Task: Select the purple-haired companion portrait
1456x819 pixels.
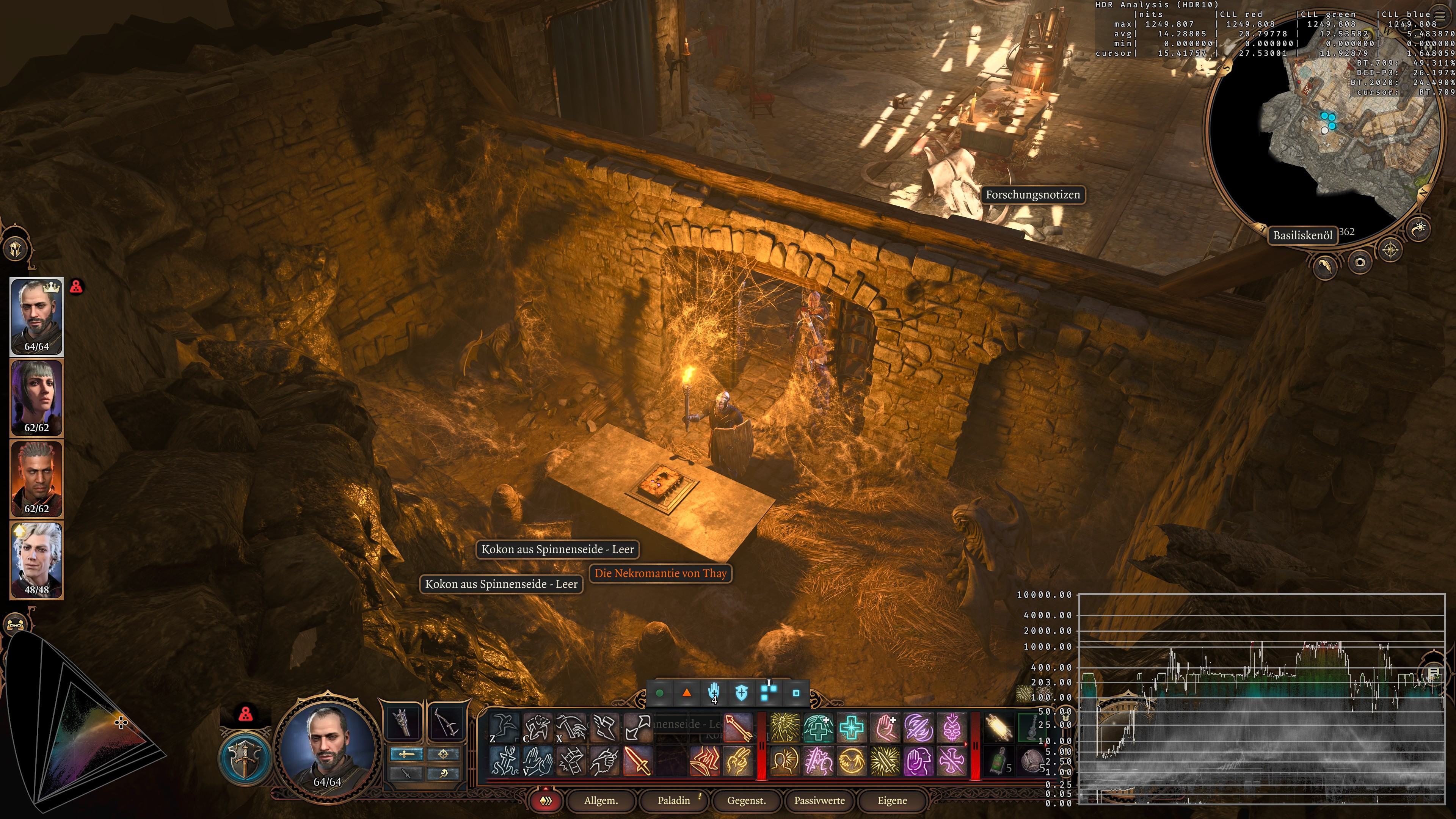Action: pos(37,398)
